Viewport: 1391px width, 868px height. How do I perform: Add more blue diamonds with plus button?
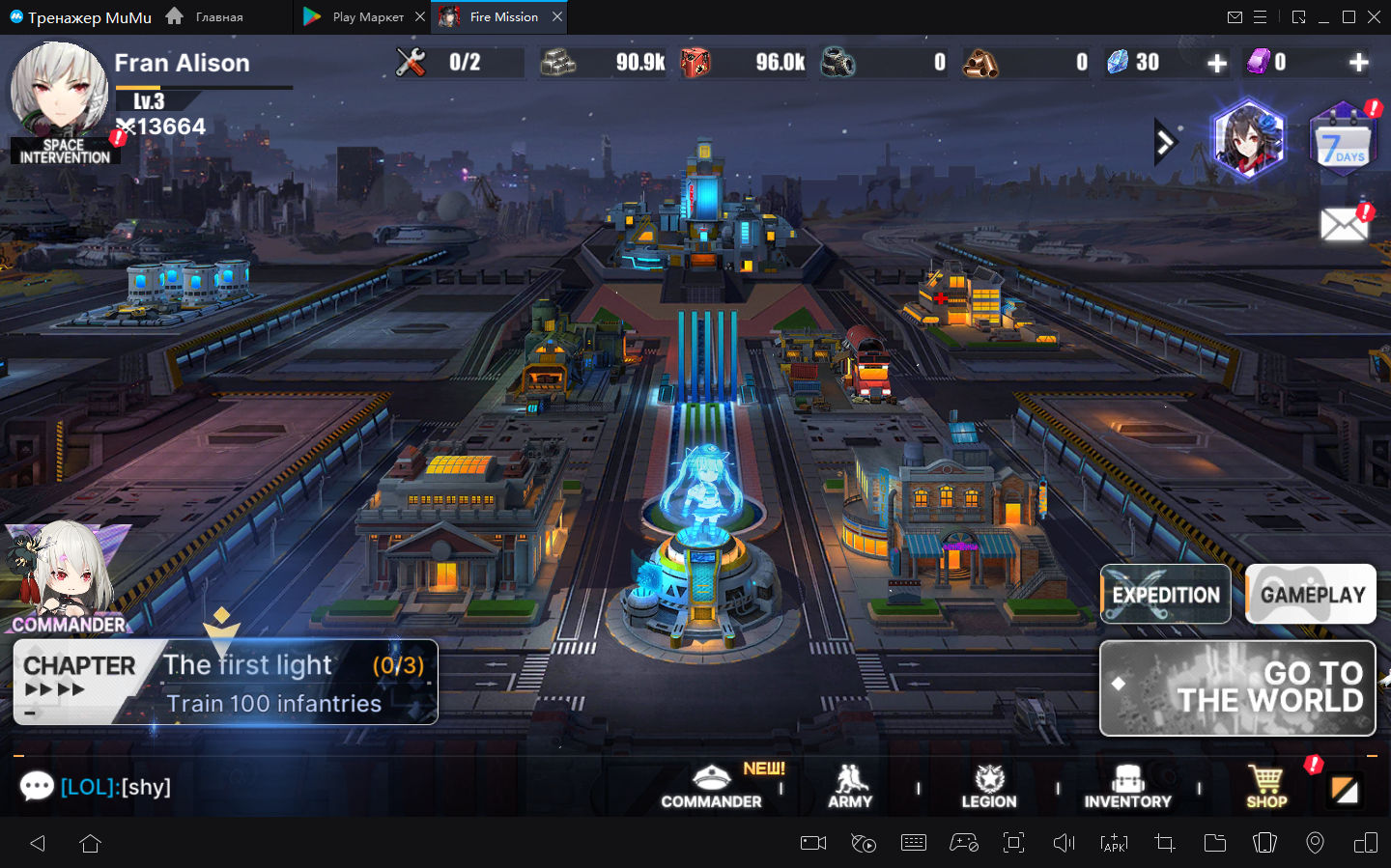[x=1217, y=64]
